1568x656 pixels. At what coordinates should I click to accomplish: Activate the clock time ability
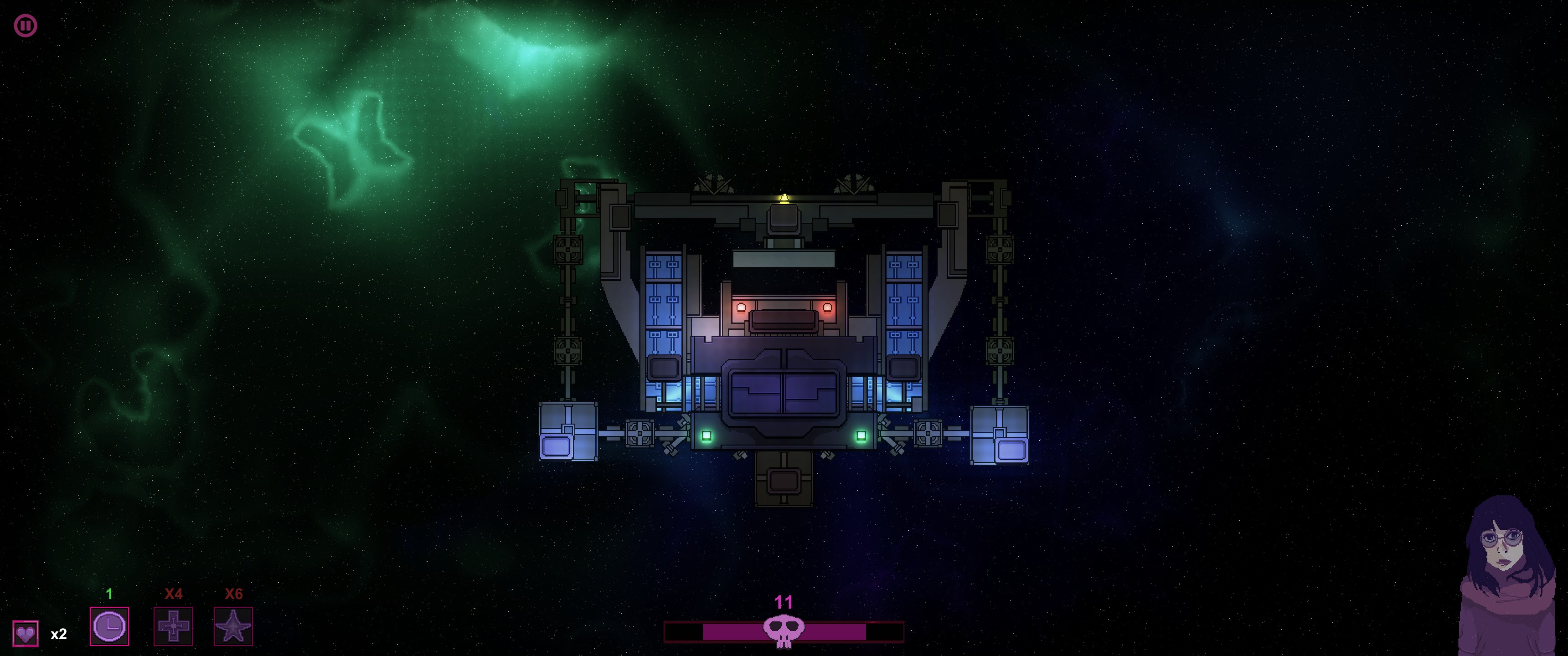(109, 625)
